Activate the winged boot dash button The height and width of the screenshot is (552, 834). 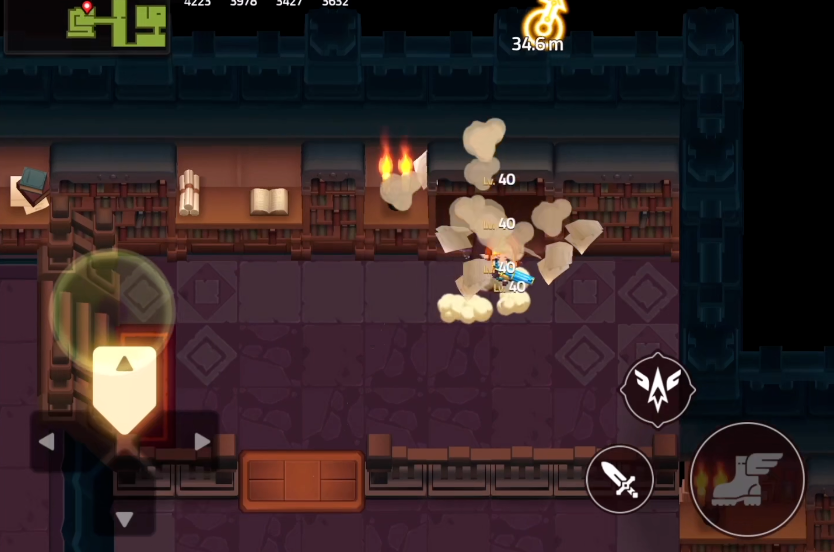point(747,479)
